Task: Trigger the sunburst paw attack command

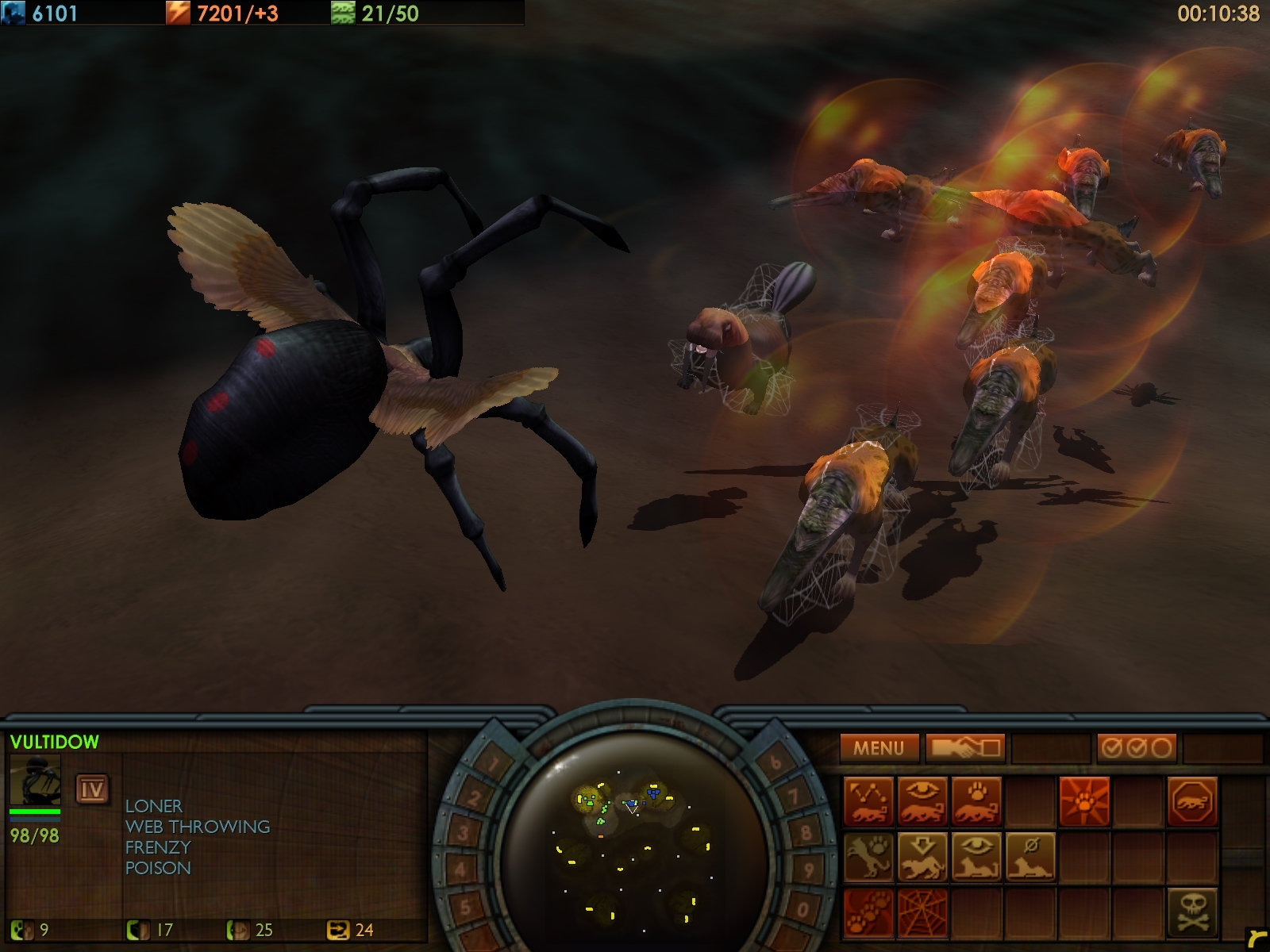Action: (x=1084, y=802)
